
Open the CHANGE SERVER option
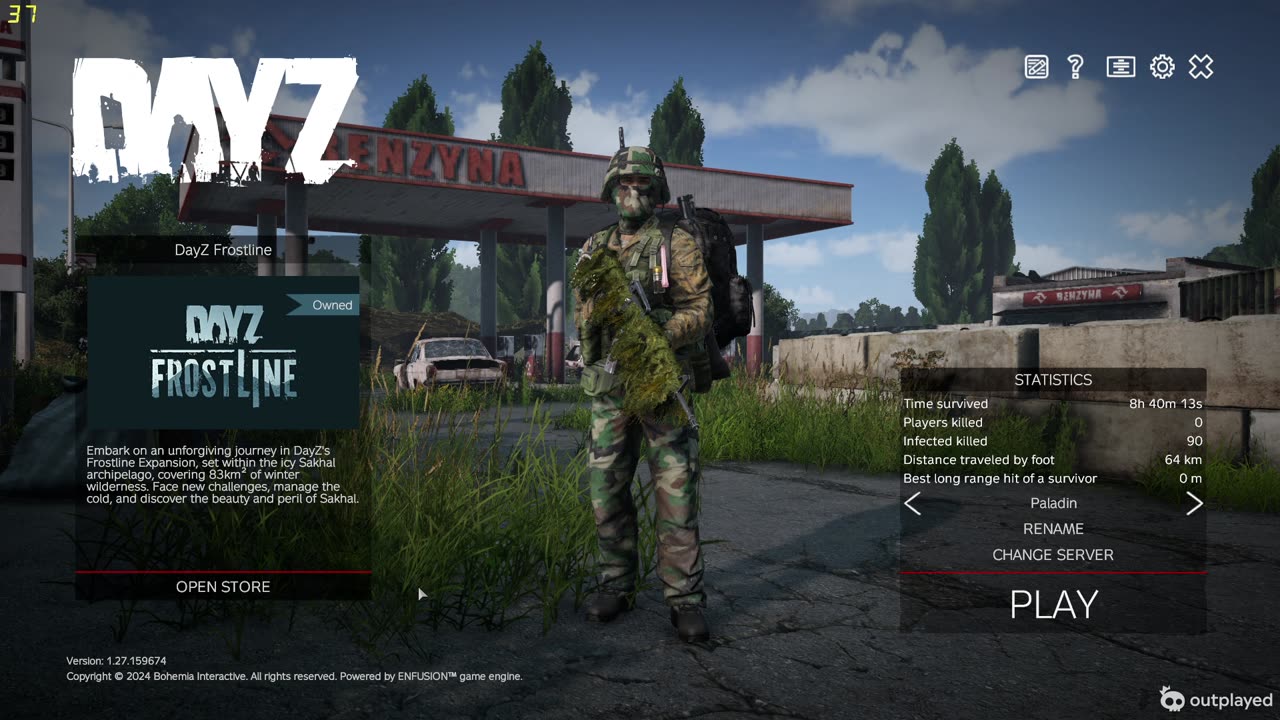[x=1053, y=555]
